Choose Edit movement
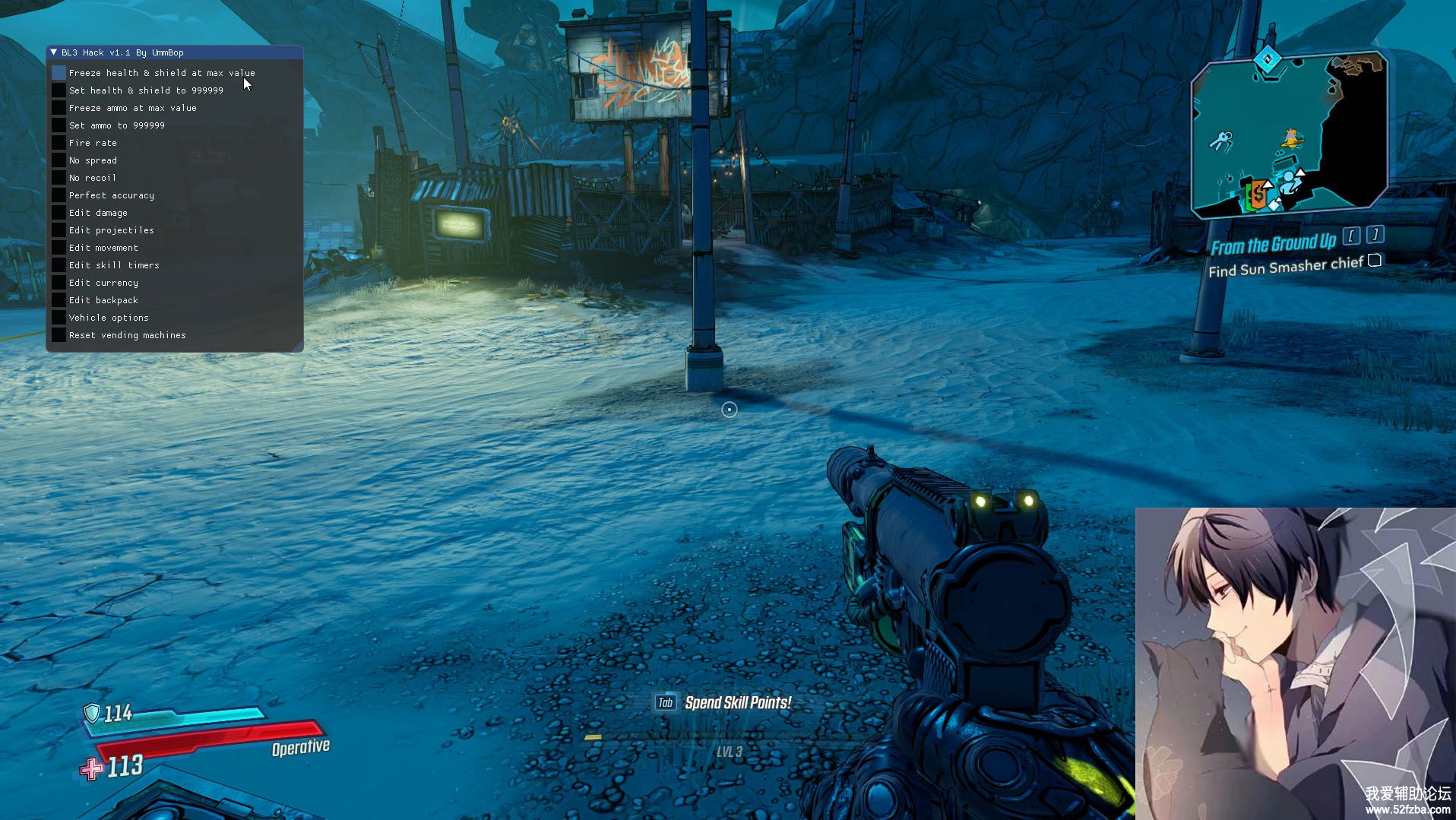Image resolution: width=1456 pixels, height=820 pixels. pos(59,248)
